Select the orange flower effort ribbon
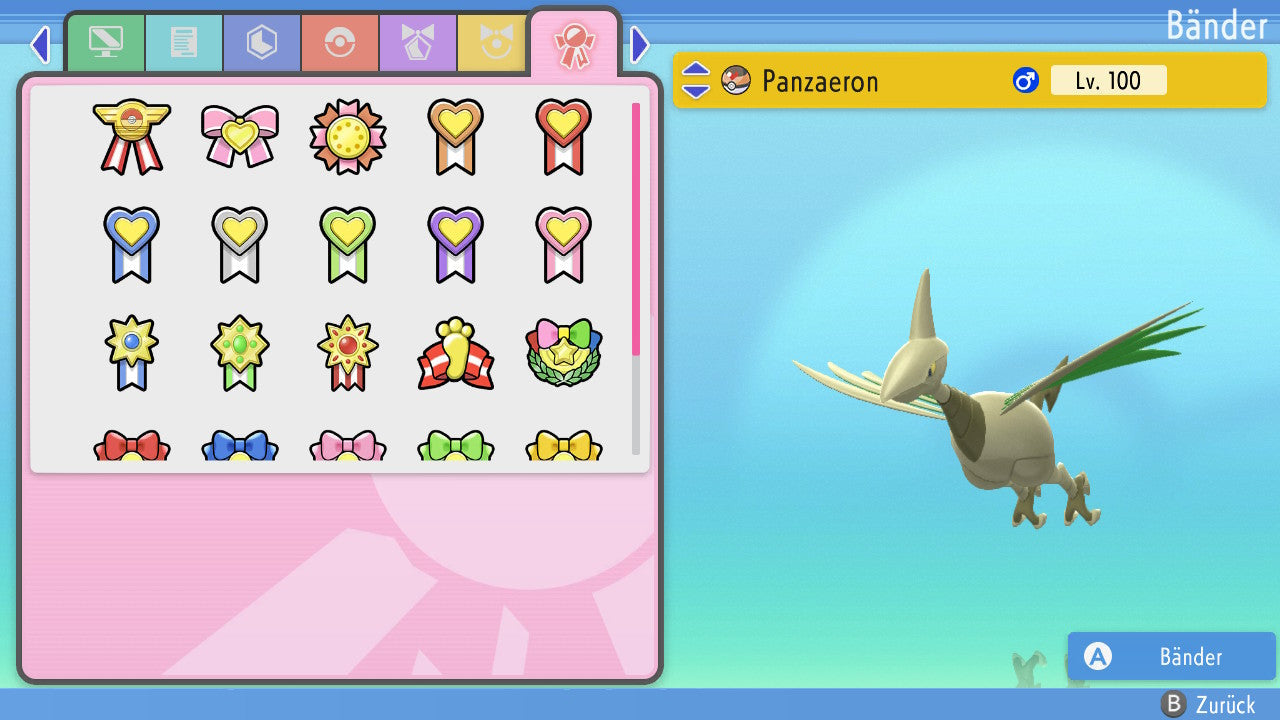 click(348, 136)
